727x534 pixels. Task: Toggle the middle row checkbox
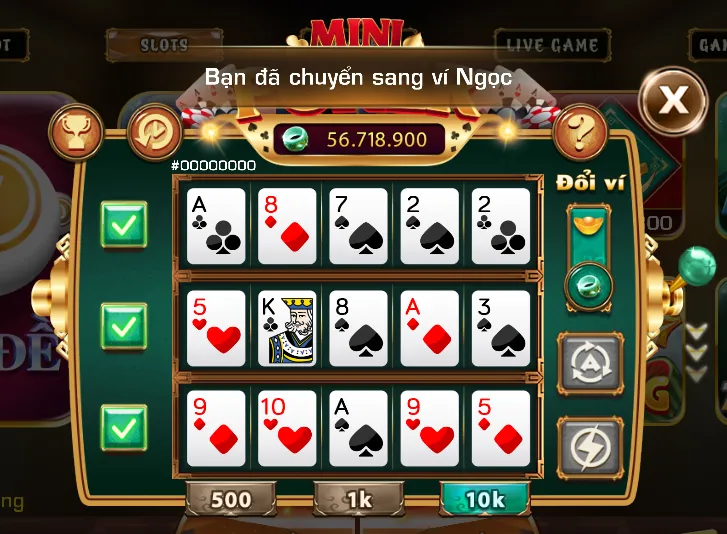pos(124,326)
